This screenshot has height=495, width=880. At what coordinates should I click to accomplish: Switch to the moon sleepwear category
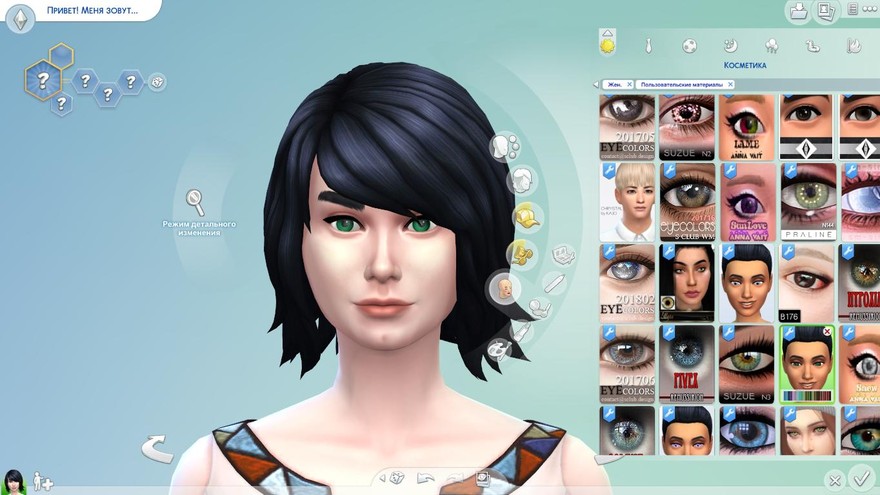[730, 46]
